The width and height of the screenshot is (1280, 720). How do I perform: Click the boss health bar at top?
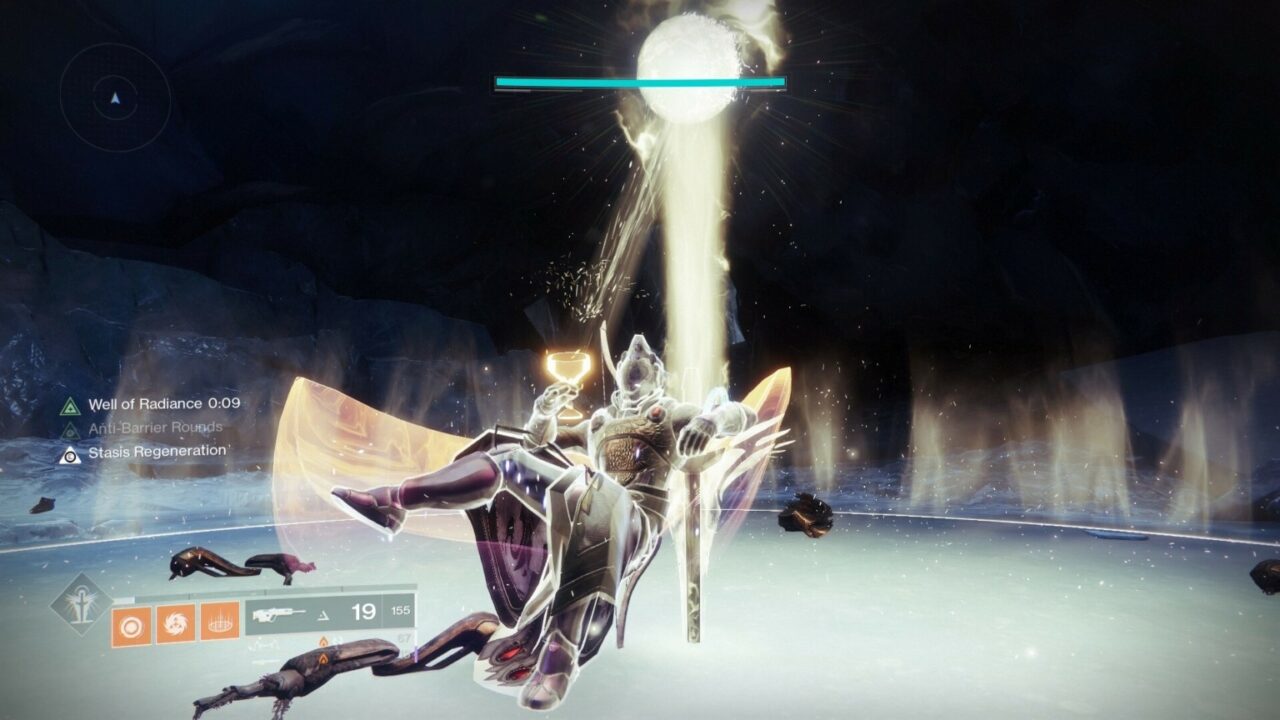point(640,80)
